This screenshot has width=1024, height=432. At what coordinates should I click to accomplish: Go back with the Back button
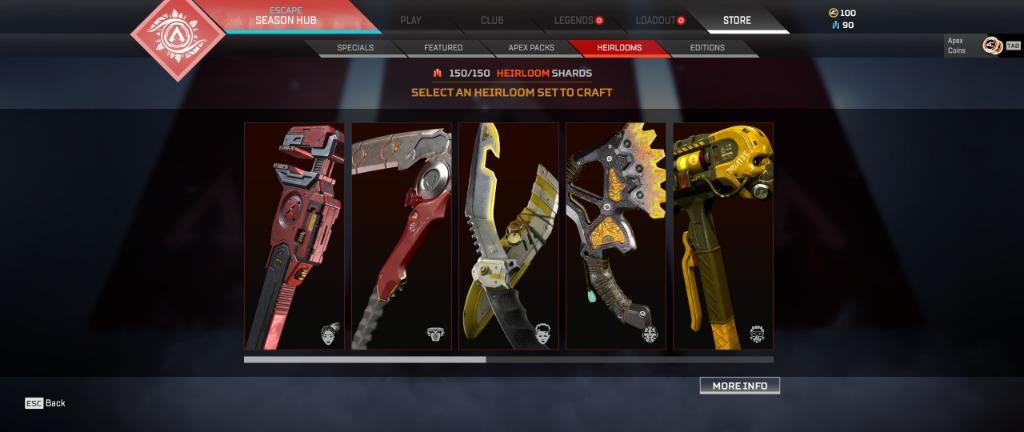point(46,403)
